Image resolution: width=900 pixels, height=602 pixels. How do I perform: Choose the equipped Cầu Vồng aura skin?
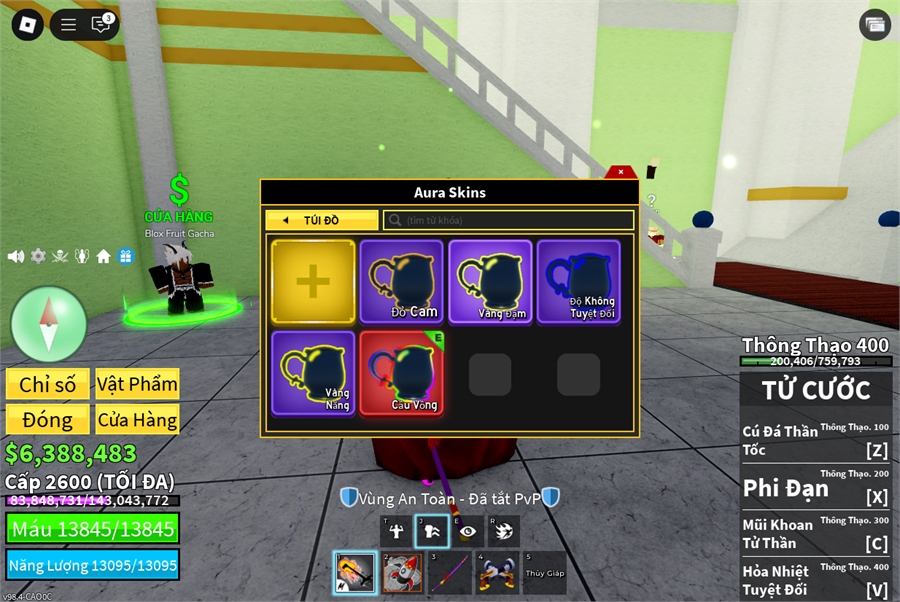pyautogui.click(x=401, y=373)
